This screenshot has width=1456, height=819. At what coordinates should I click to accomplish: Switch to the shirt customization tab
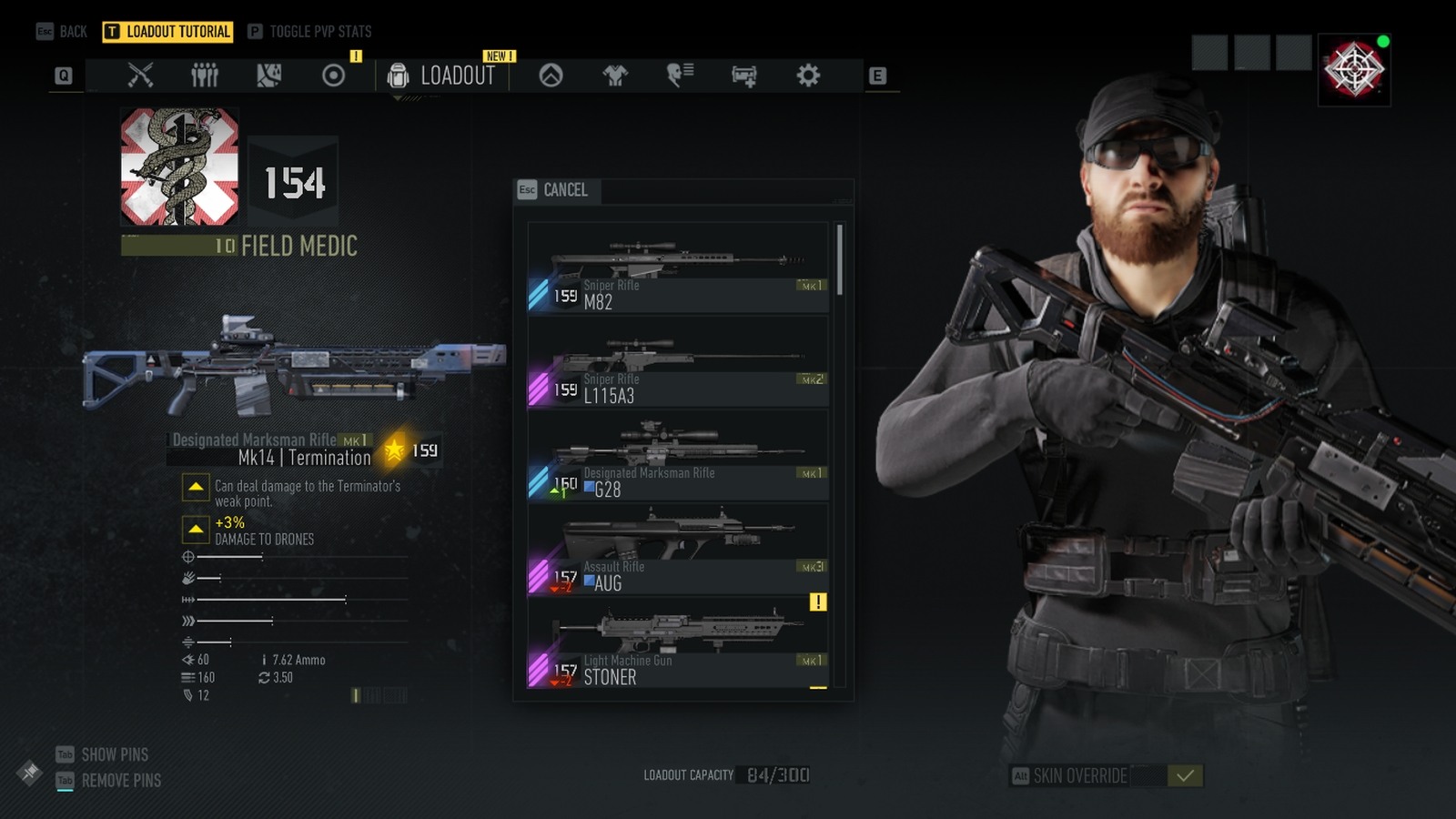[x=615, y=76]
